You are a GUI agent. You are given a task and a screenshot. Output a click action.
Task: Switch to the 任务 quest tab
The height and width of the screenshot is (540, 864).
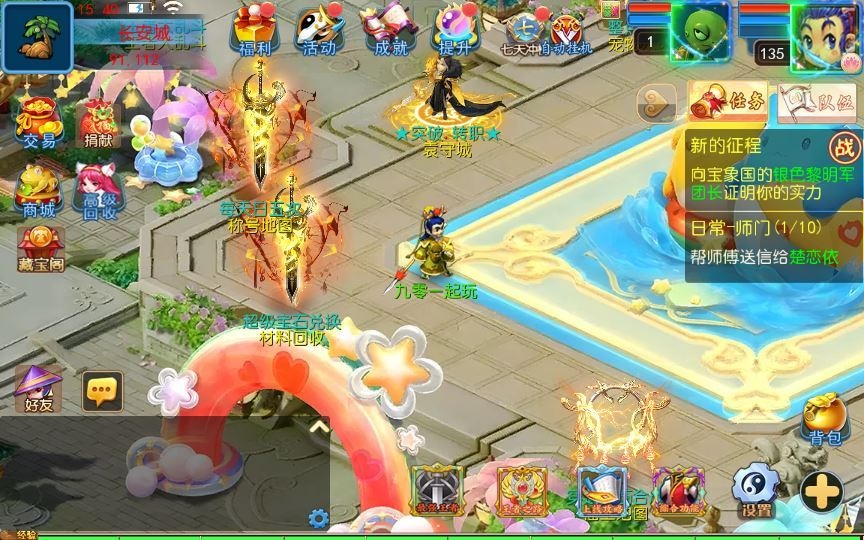pos(728,101)
